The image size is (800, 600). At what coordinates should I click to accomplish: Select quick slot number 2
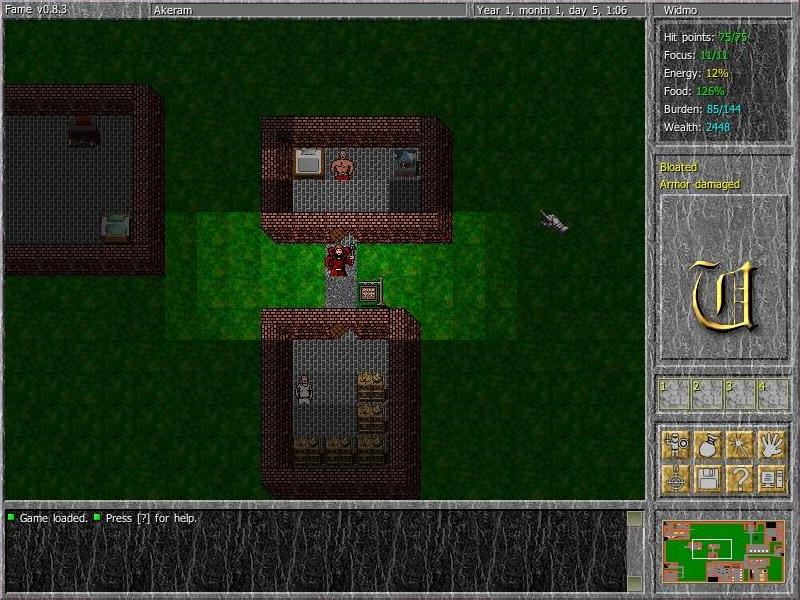(x=706, y=394)
